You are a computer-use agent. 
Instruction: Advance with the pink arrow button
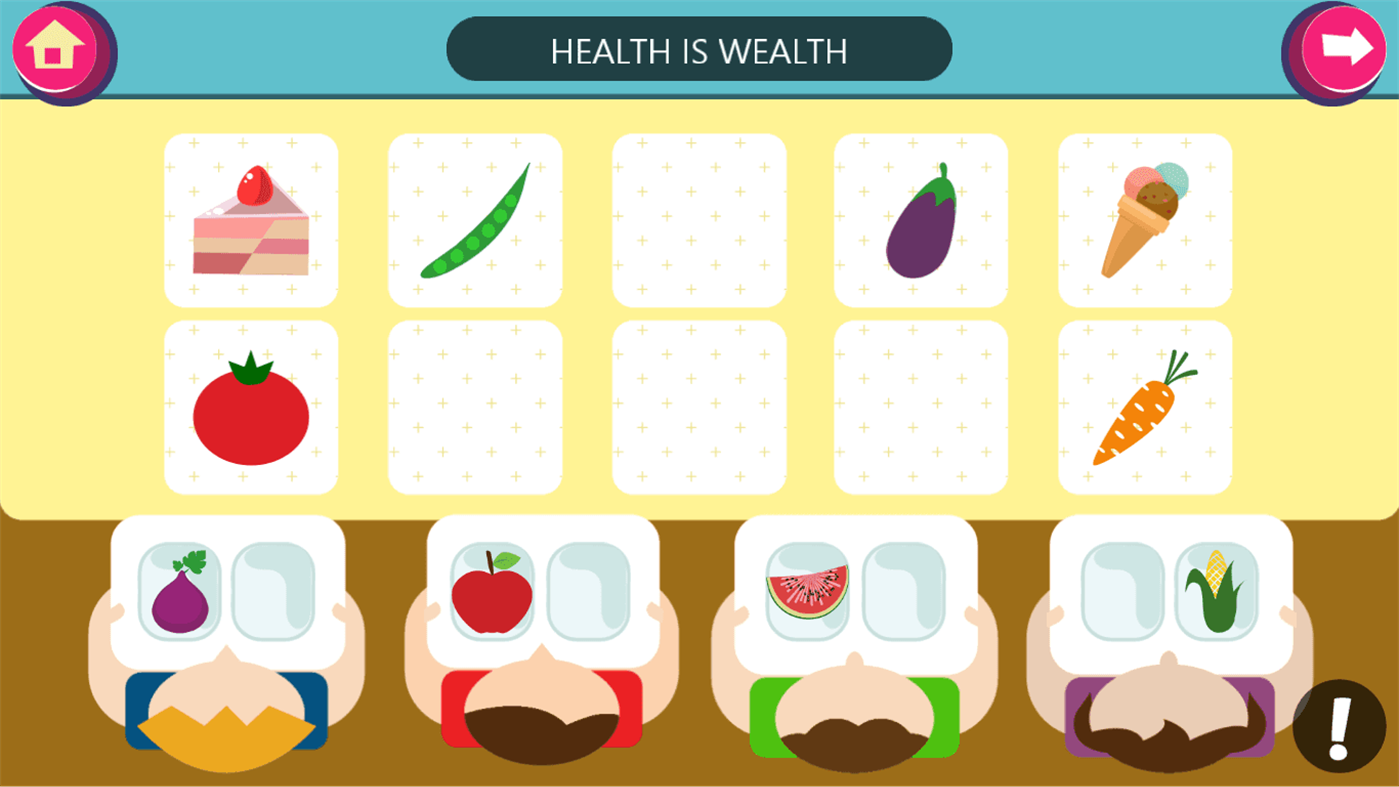(x=1343, y=46)
